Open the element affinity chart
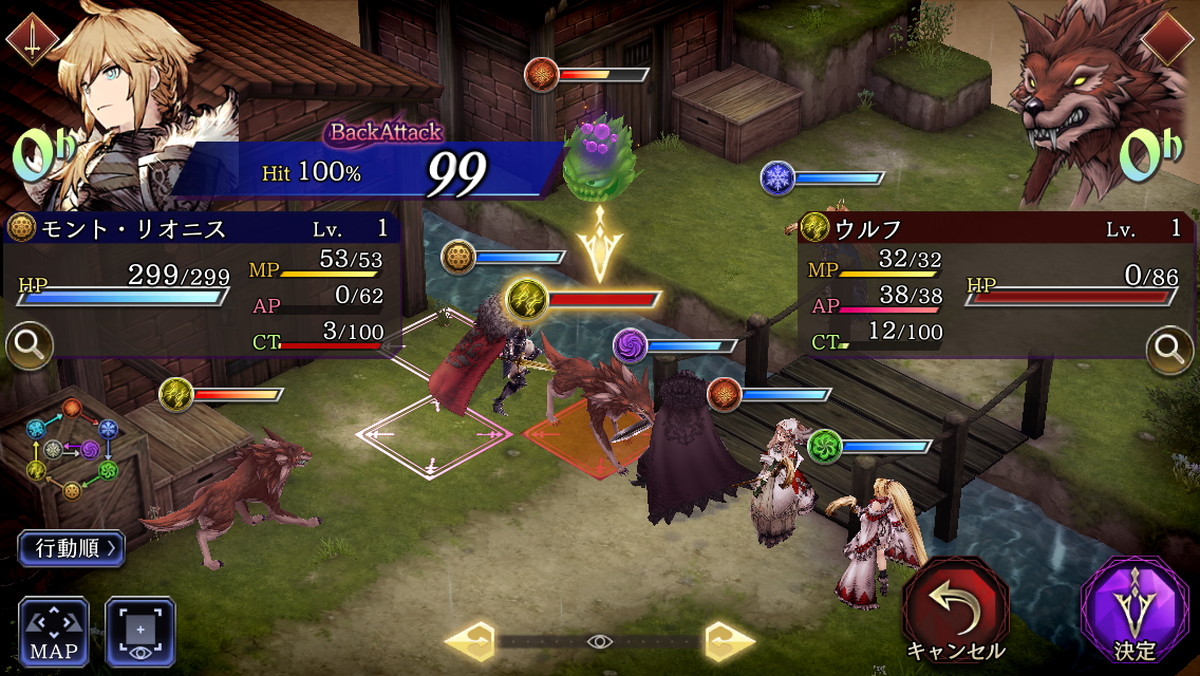This screenshot has height=676, width=1200. coord(72,448)
